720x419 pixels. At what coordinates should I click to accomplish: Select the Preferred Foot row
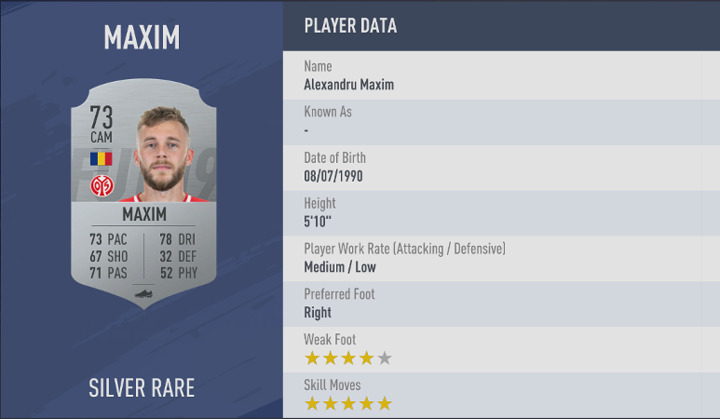click(x=501, y=303)
